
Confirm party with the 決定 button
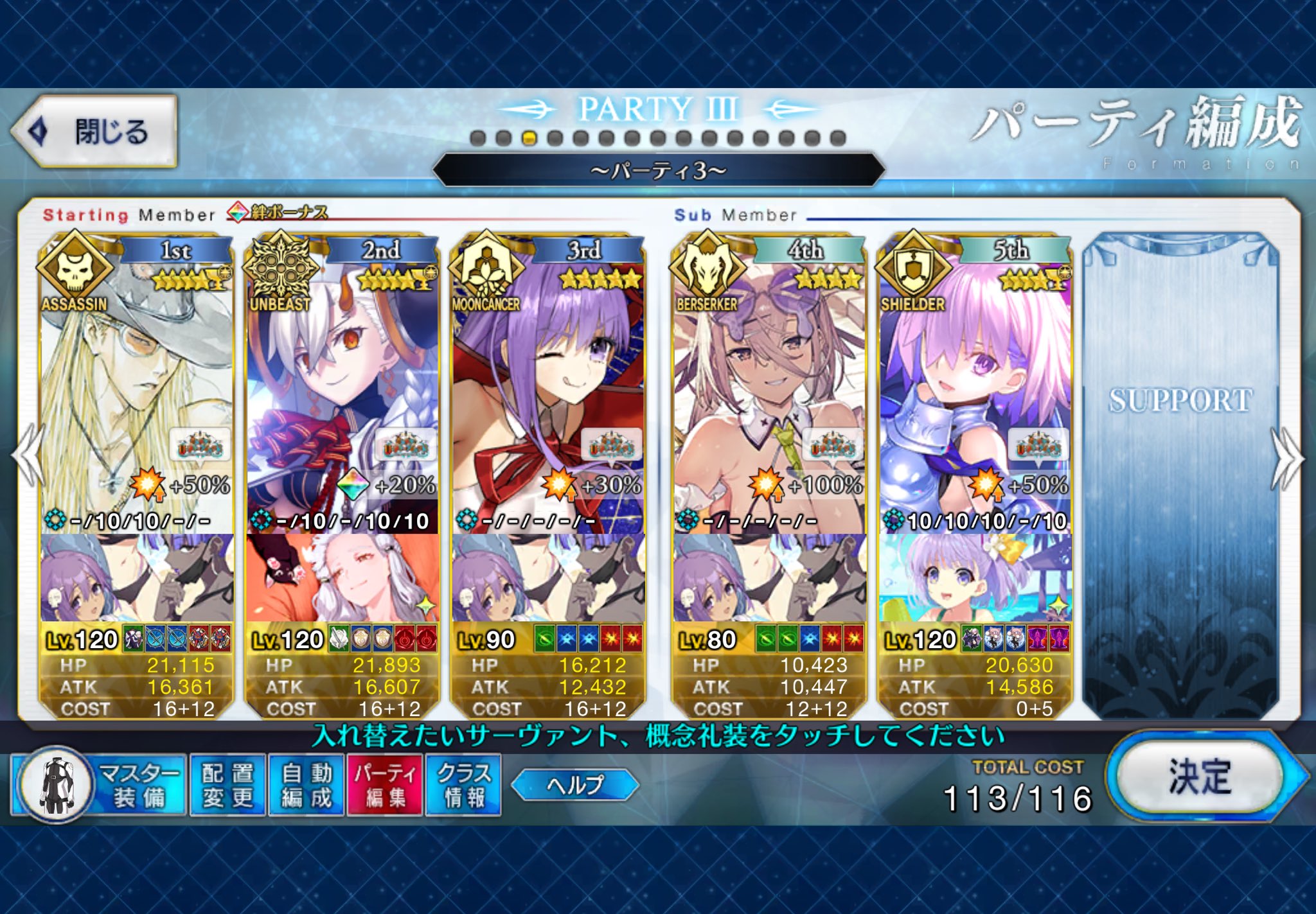[1199, 777]
